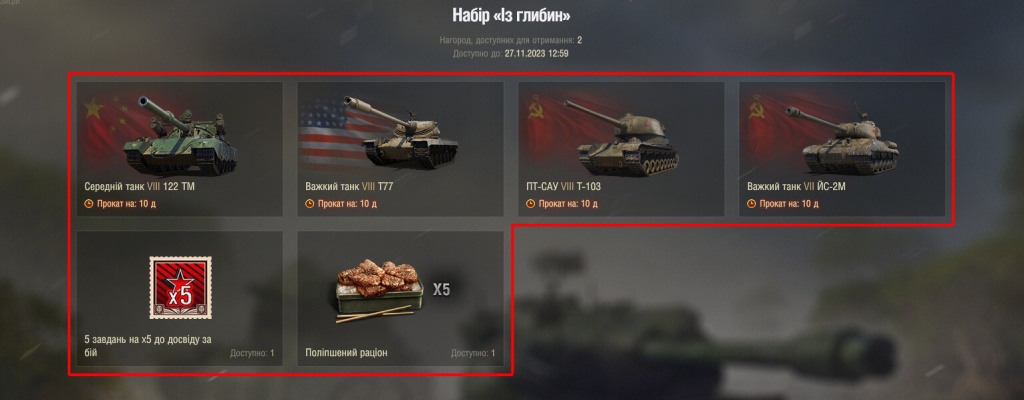The image size is (1024, 400).
Task: Select the ЙС-2М heavy tank card
Action: [842, 149]
